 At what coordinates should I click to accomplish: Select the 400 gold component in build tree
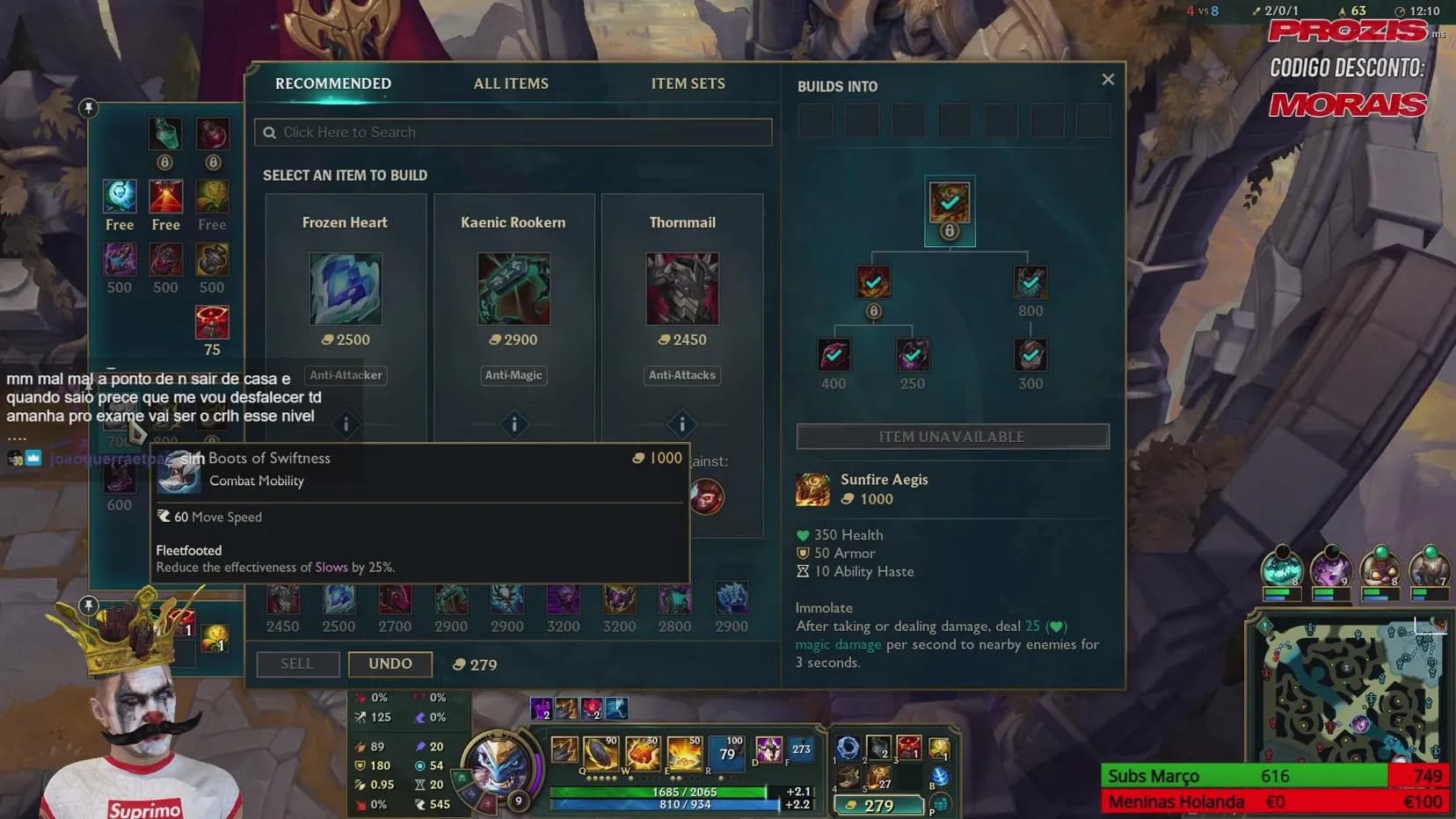[x=834, y=355]
